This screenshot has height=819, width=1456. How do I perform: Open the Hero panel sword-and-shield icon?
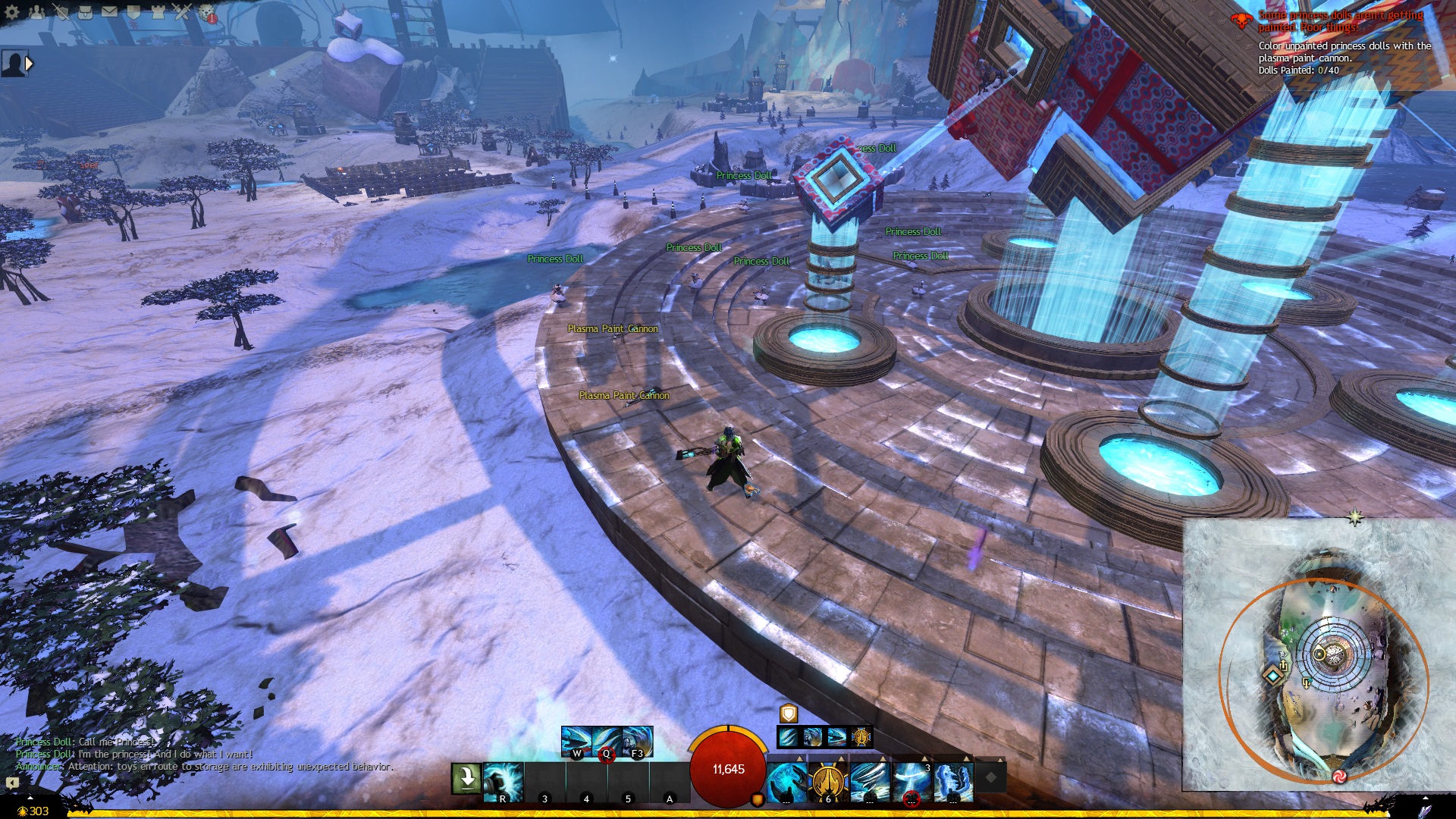click(61, 12)
